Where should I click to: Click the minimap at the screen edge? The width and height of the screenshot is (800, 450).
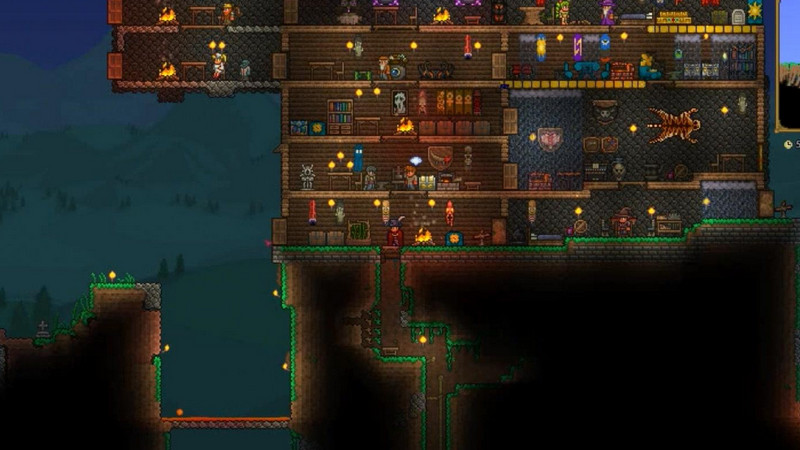pyautogui.click(x=789, y=65)
